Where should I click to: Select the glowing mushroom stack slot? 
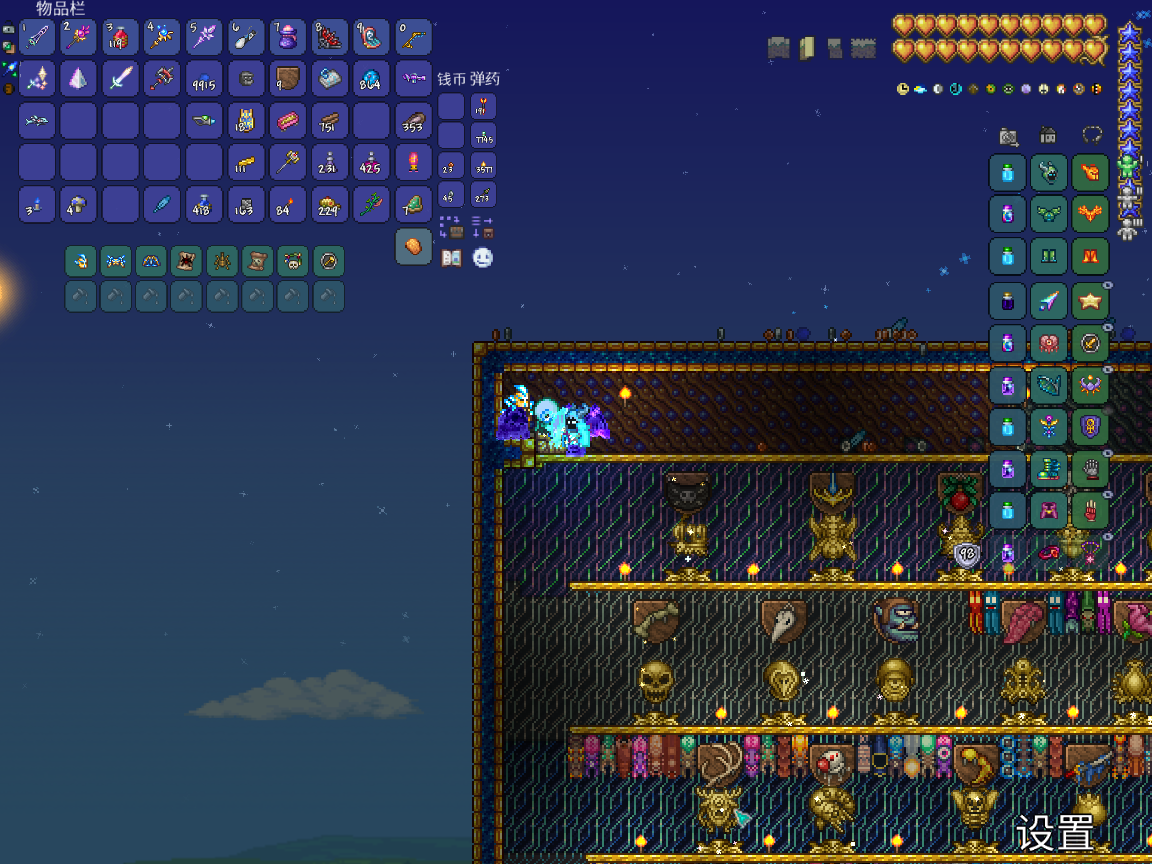point(371,78)
